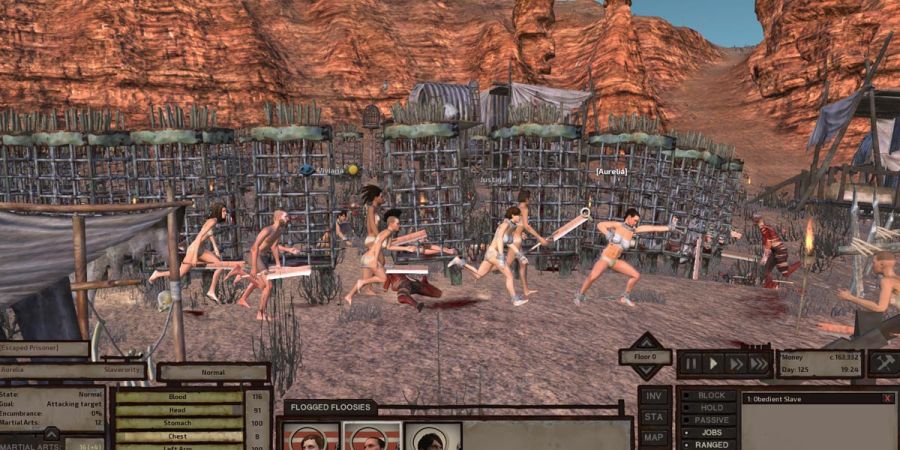Select the Flogged Floosies squad tab
Image resolution: width=900 pixels, height=450 pixels.
pyautogui.click(x=330, y=408)
